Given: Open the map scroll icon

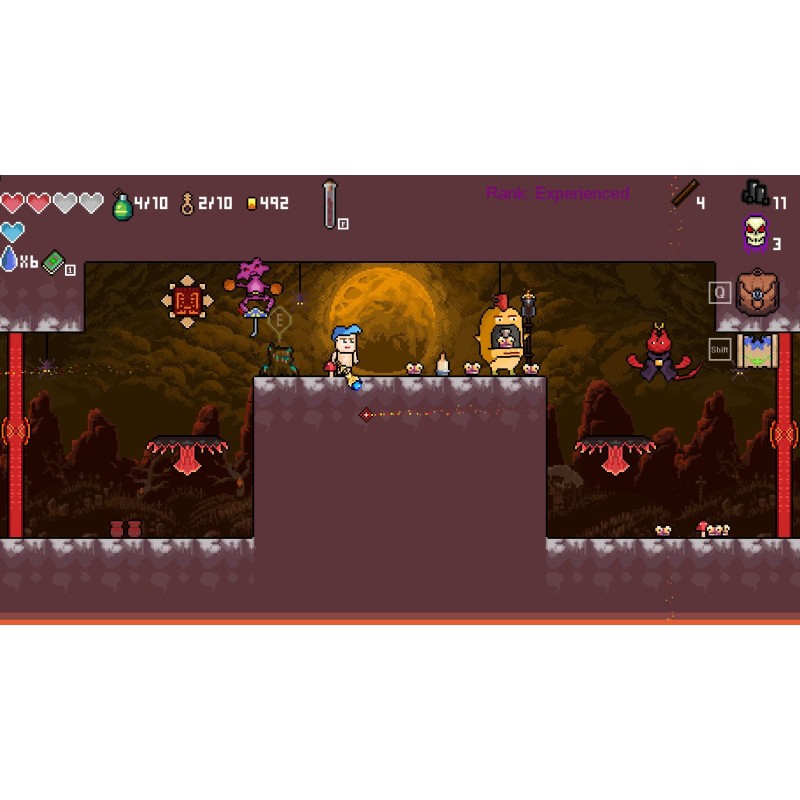Looking at the screenshot, I should pyautogui.click(x=757, y=350).
